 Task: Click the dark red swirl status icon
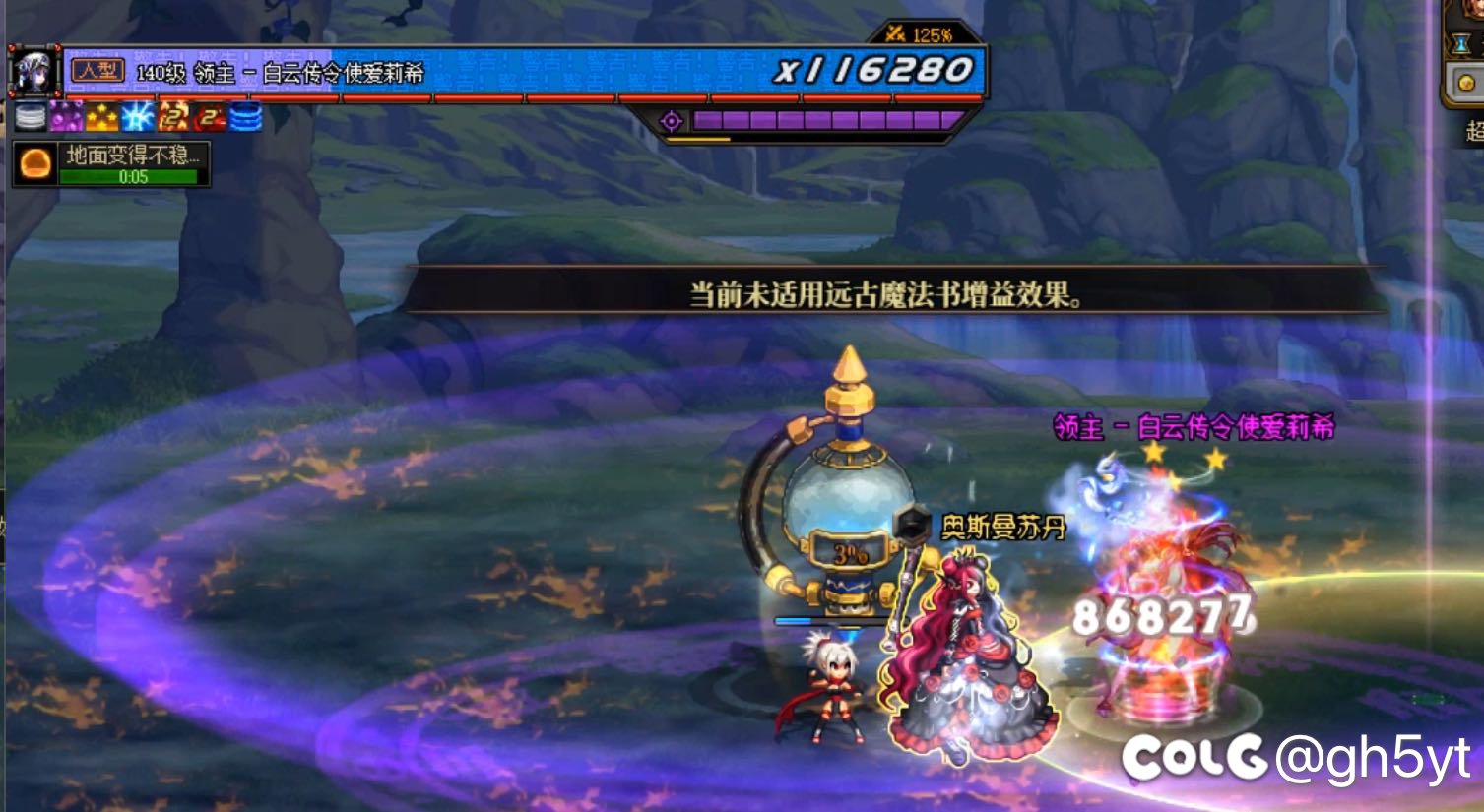click(209, 117)
